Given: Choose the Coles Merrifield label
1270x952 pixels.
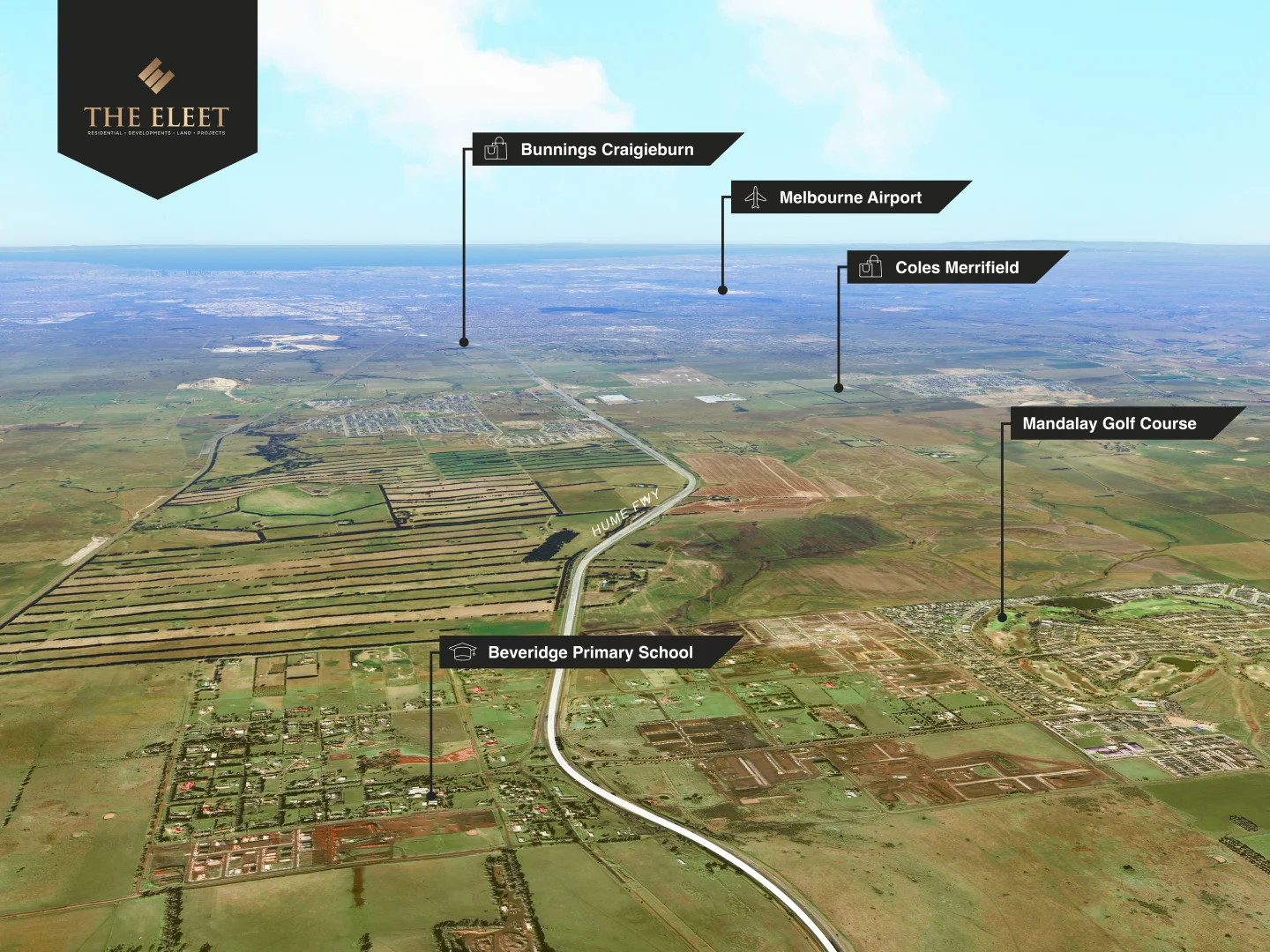Looking at the screenshot, I should 956,267.
